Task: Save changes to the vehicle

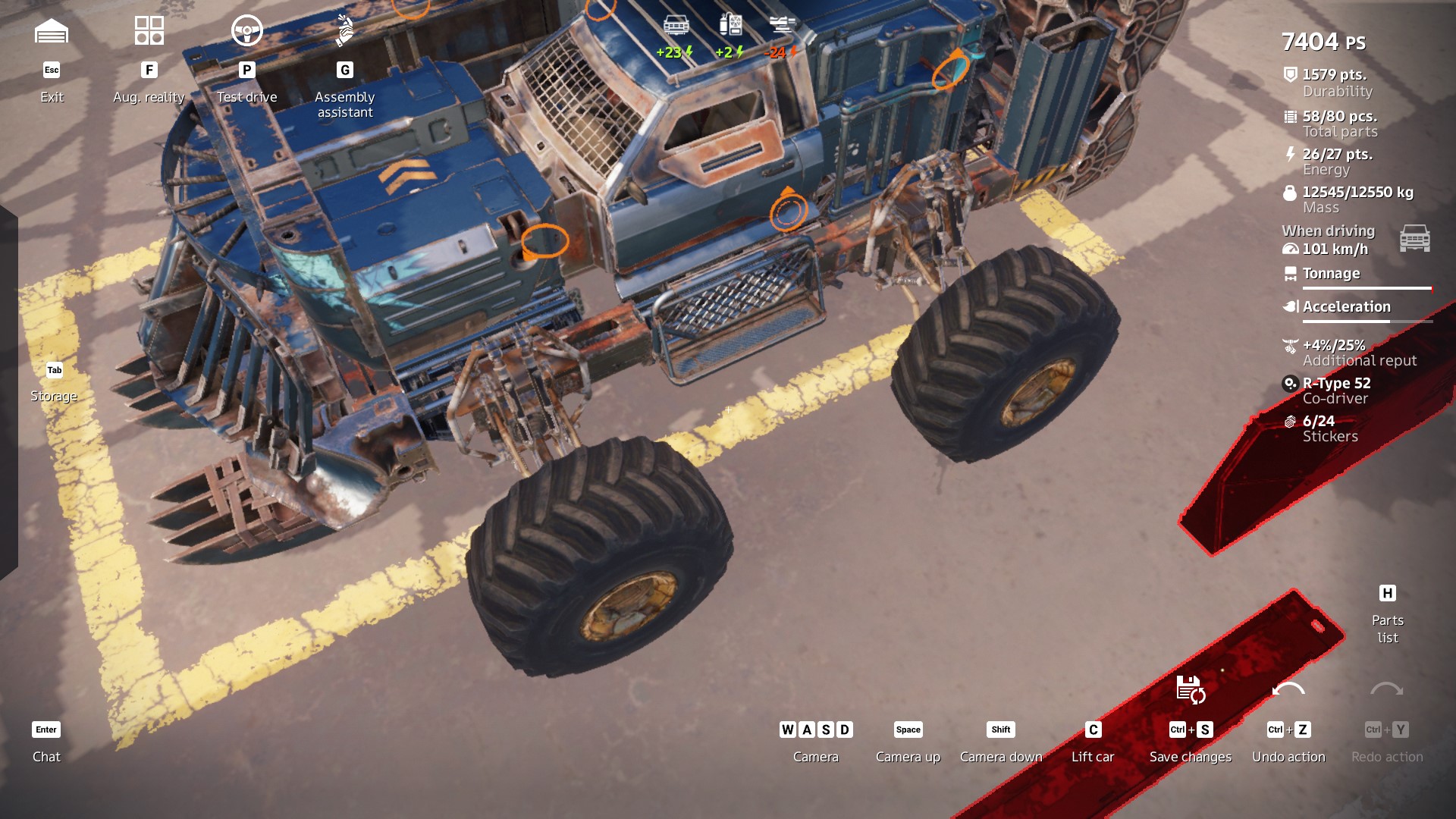Action: point(1190,690)
